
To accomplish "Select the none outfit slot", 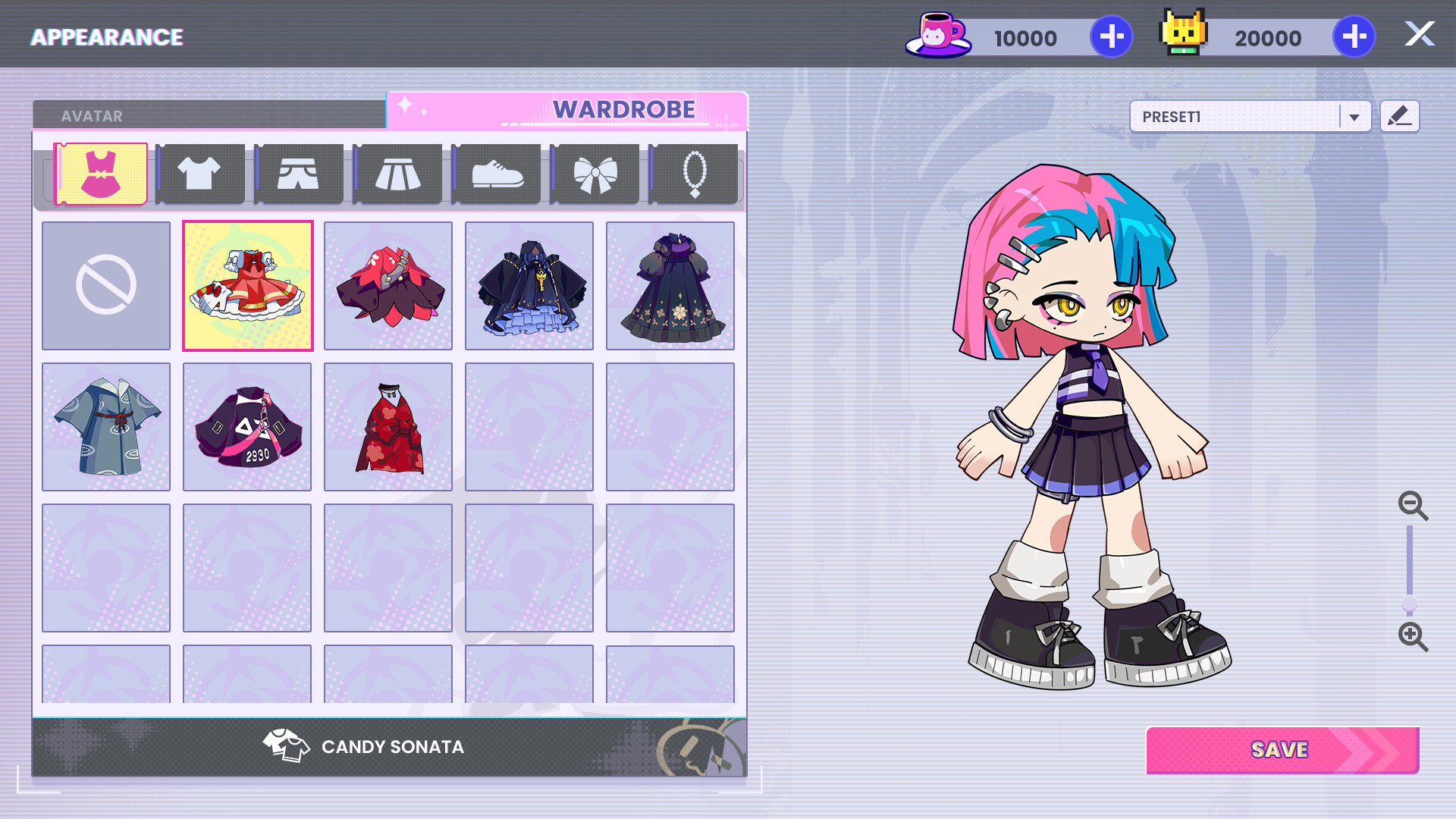I will (106, 285).
